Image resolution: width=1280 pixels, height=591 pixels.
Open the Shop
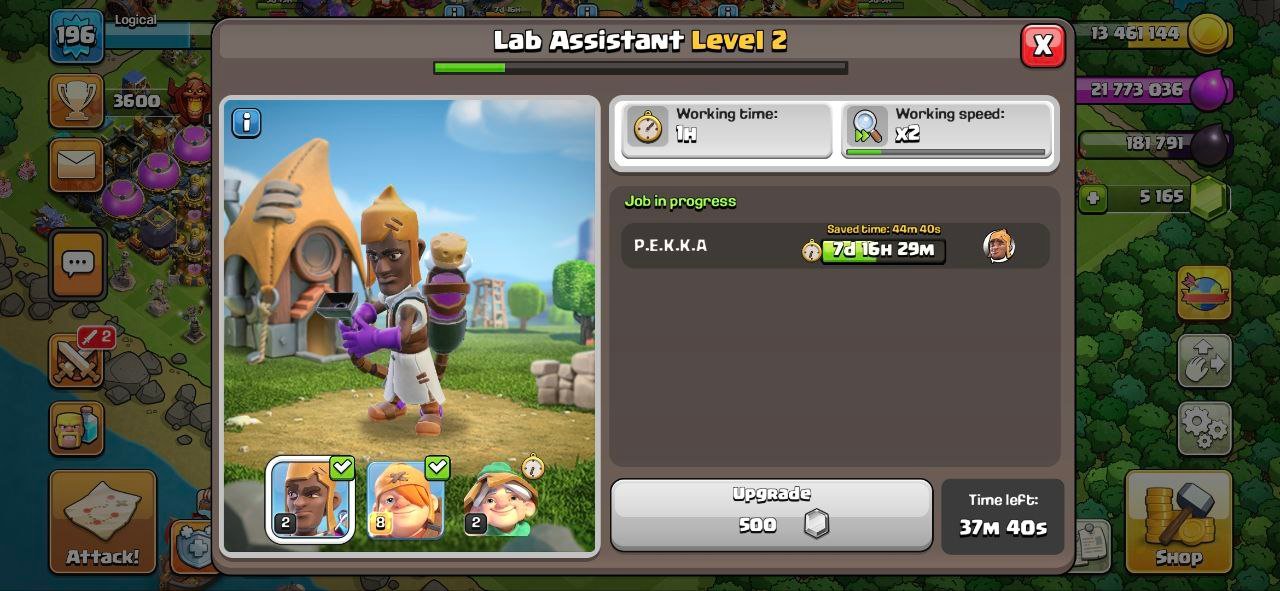coord(1178,521)
